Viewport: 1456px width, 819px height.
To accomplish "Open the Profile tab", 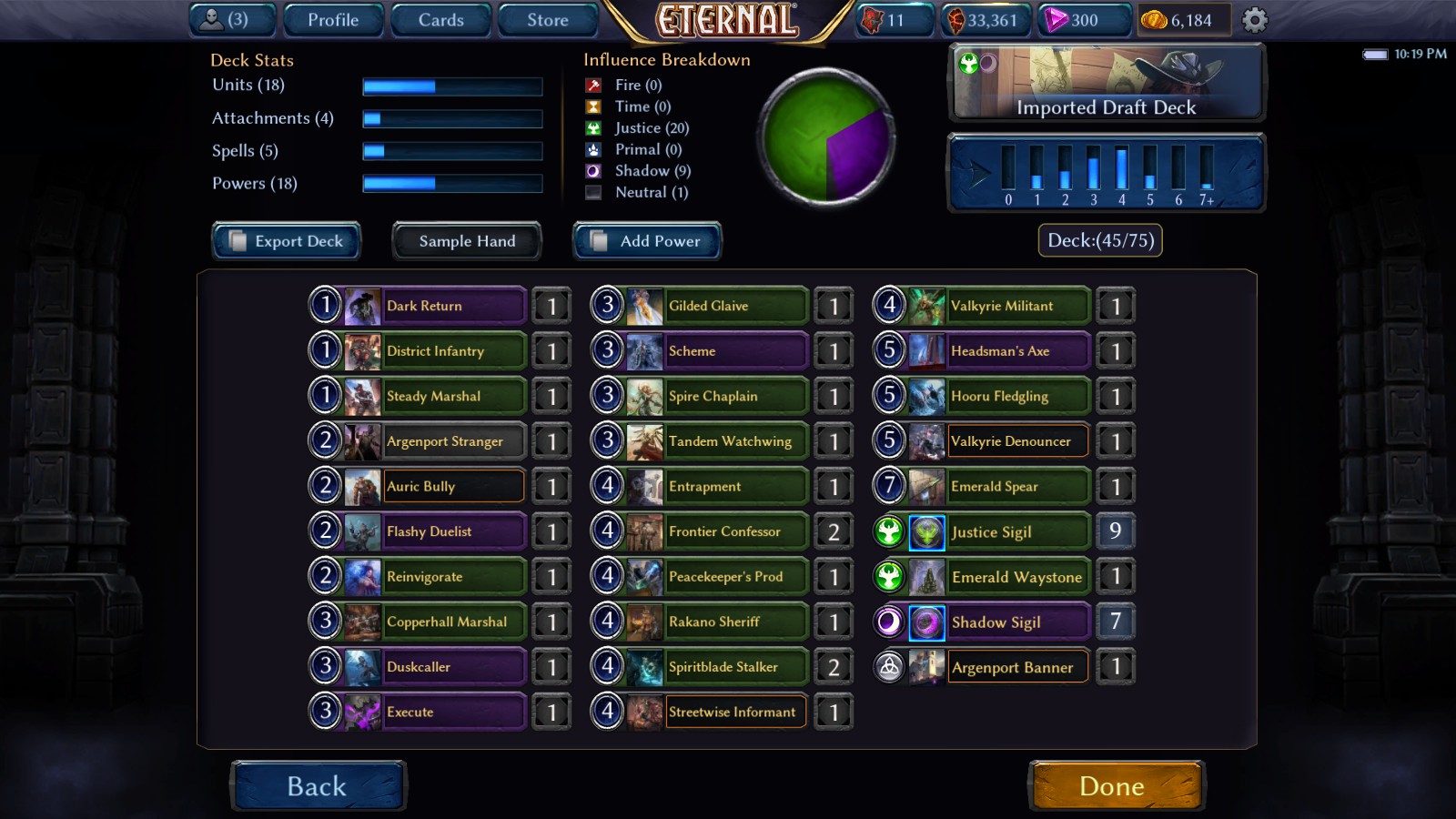I will point(332,19).
